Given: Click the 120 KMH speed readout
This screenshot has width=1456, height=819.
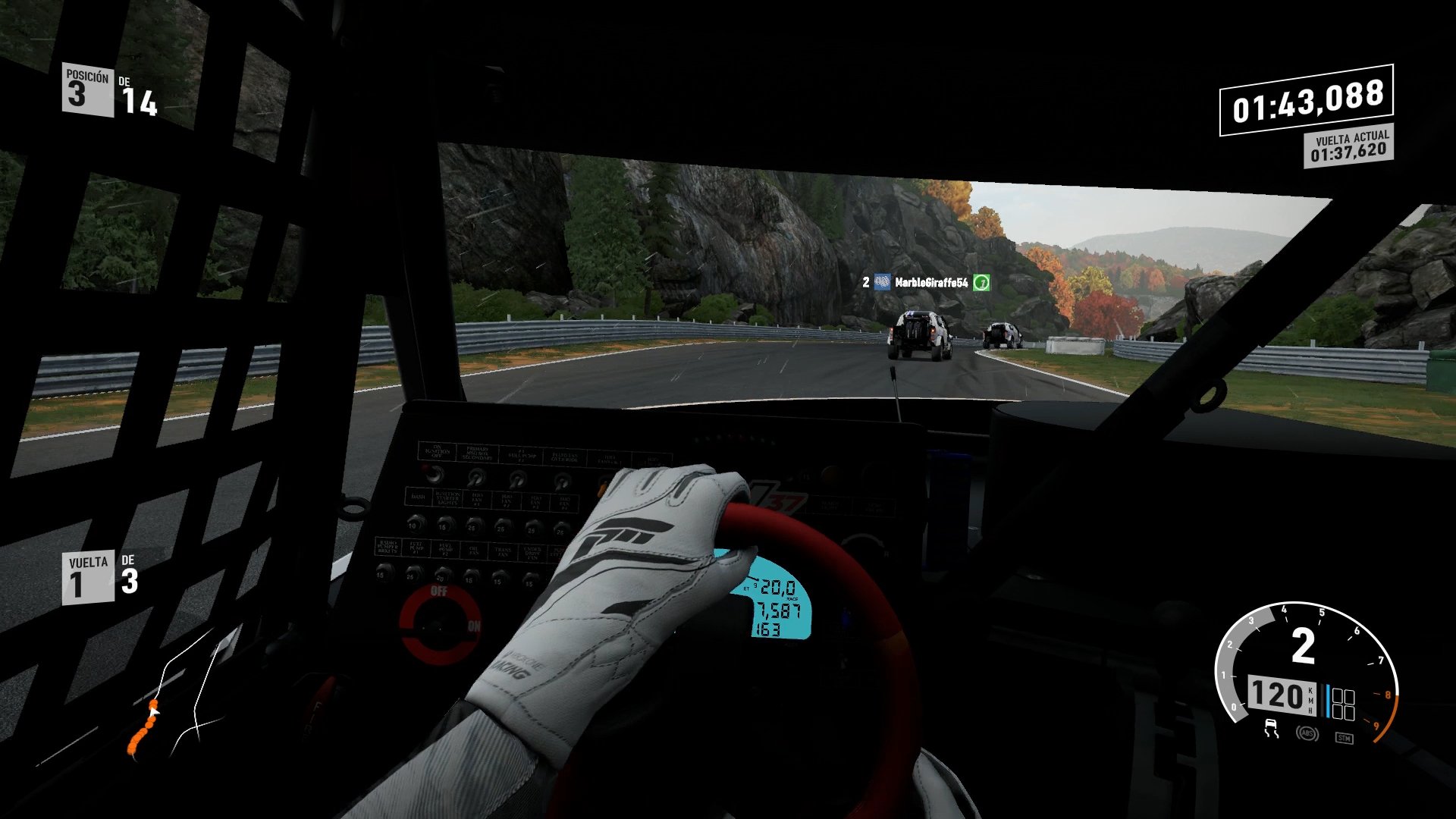Looking at the screenshot, I should (x=1279, y=696).
